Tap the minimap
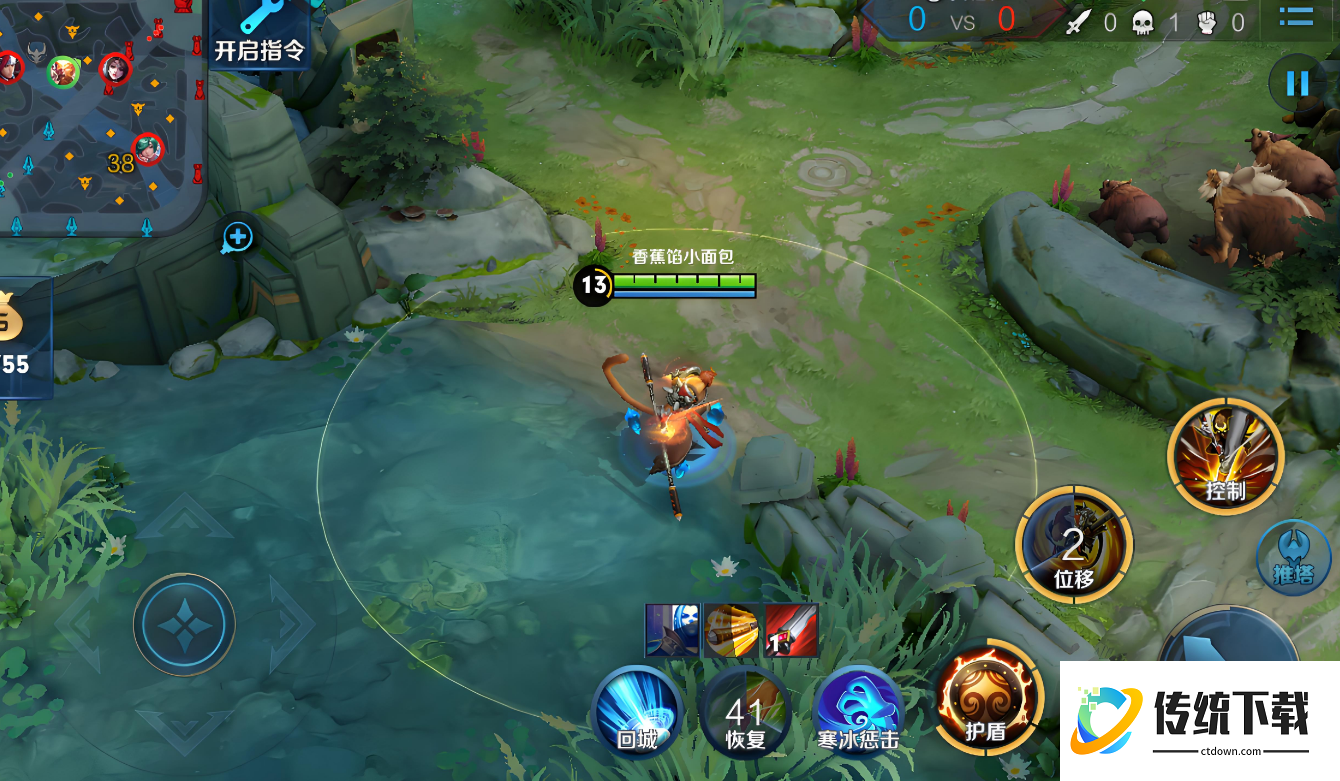Screen dimensions: 1340x781 tap(100, 115)
